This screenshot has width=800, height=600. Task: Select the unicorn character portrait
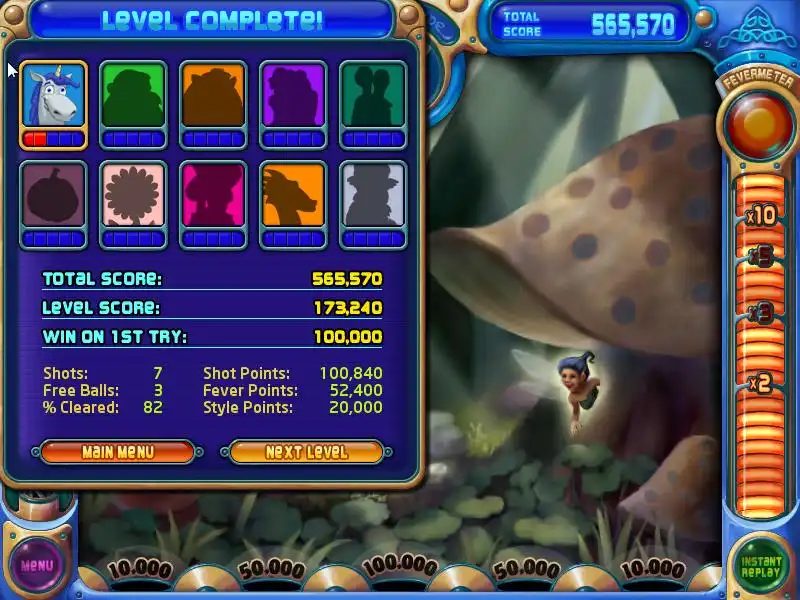[53, 97]
